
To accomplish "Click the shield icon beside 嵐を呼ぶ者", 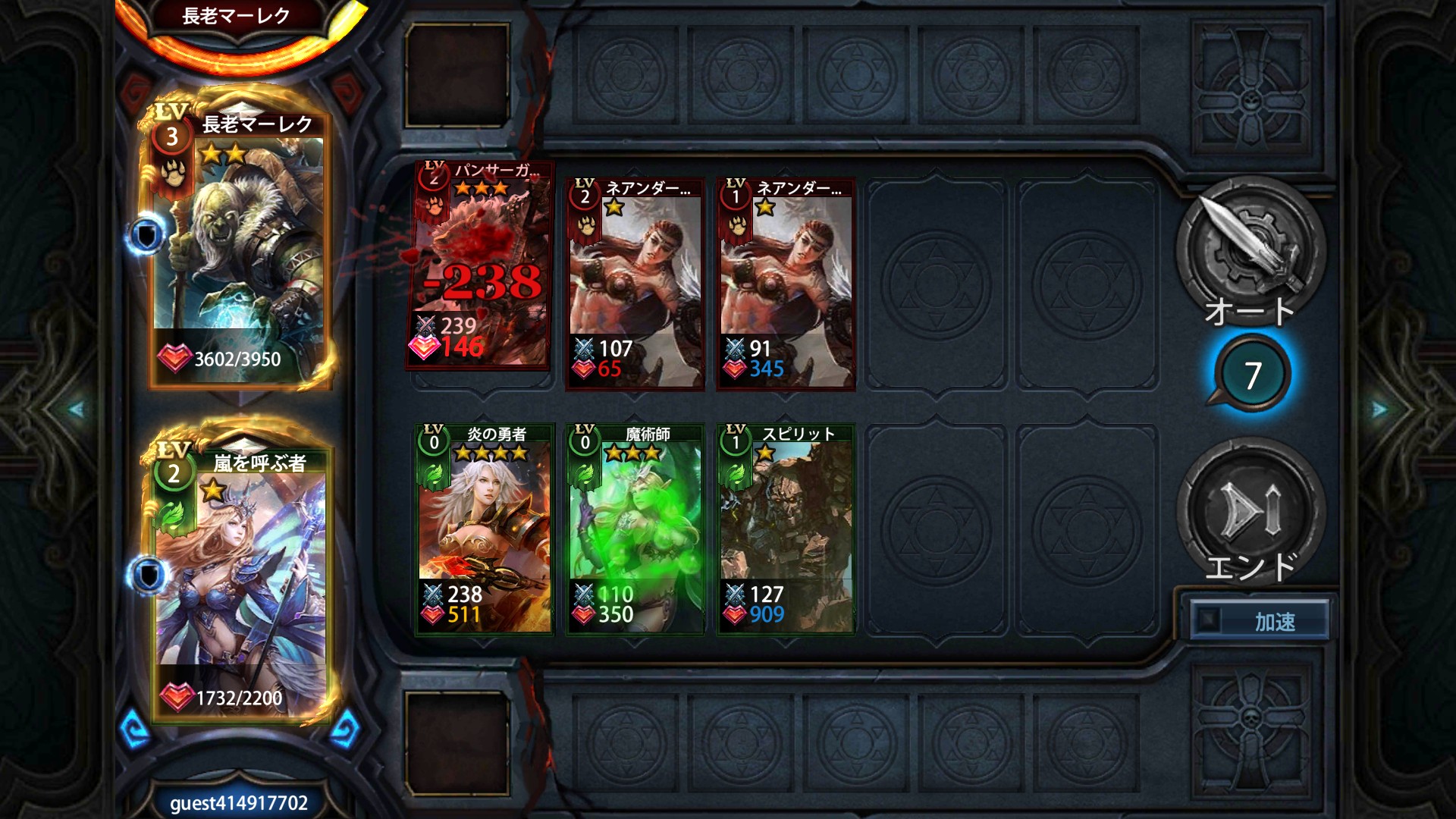I will (x=148, y=575).
